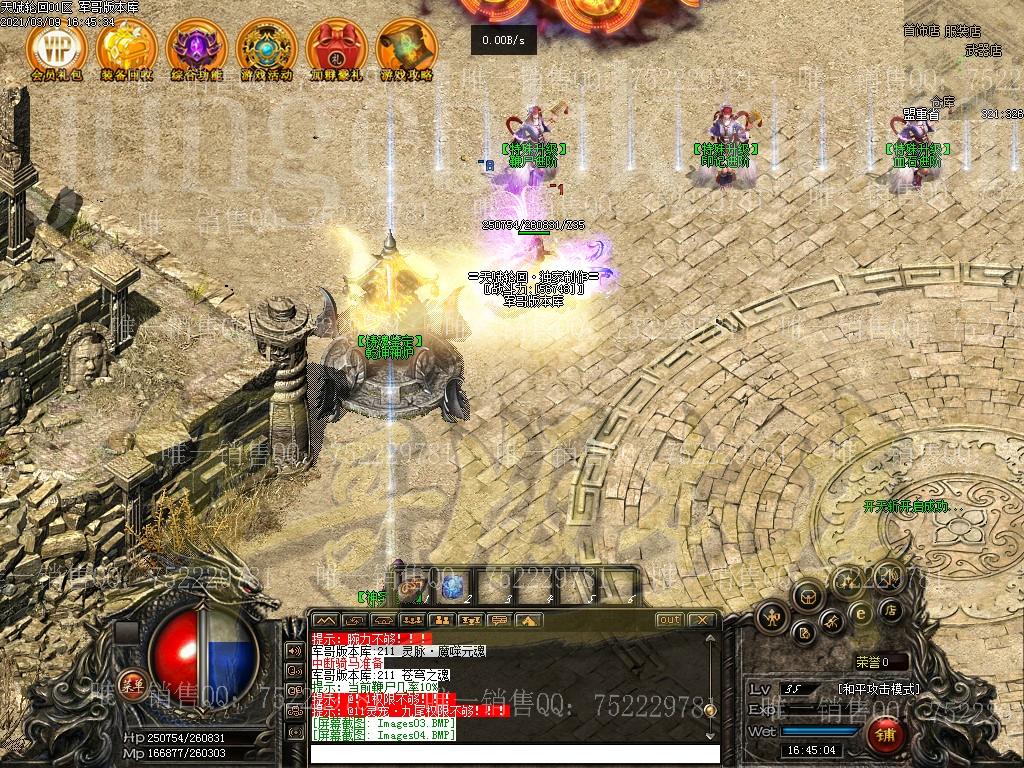Close the chat panel with the X button

[x=702, y=620]
